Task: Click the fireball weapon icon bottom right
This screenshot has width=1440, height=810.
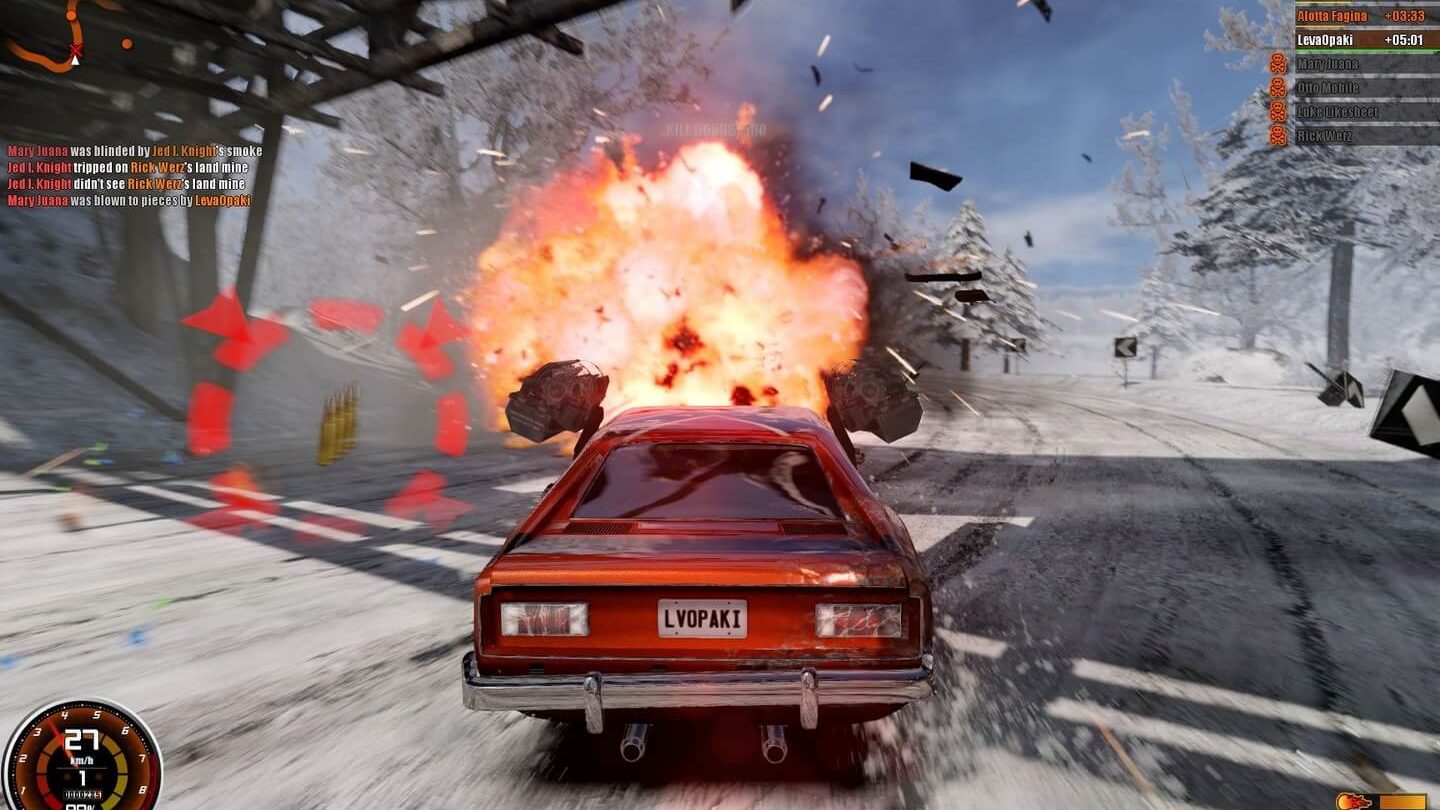Action: (x=1353, y=800)
